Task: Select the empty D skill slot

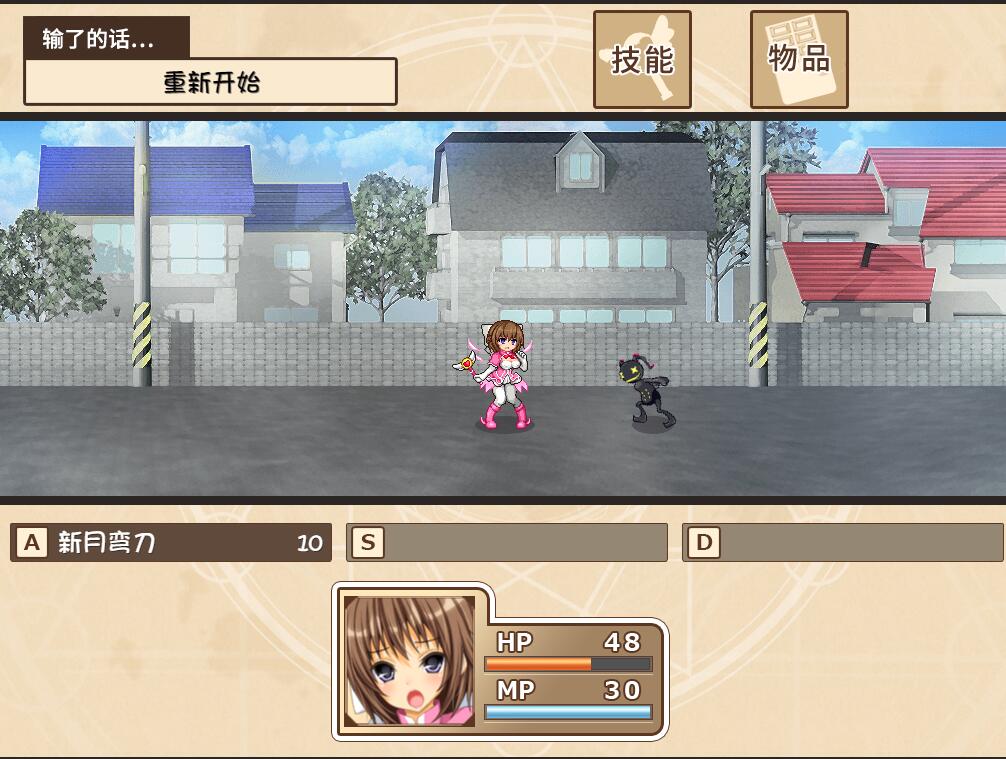Action: point(842,543)
